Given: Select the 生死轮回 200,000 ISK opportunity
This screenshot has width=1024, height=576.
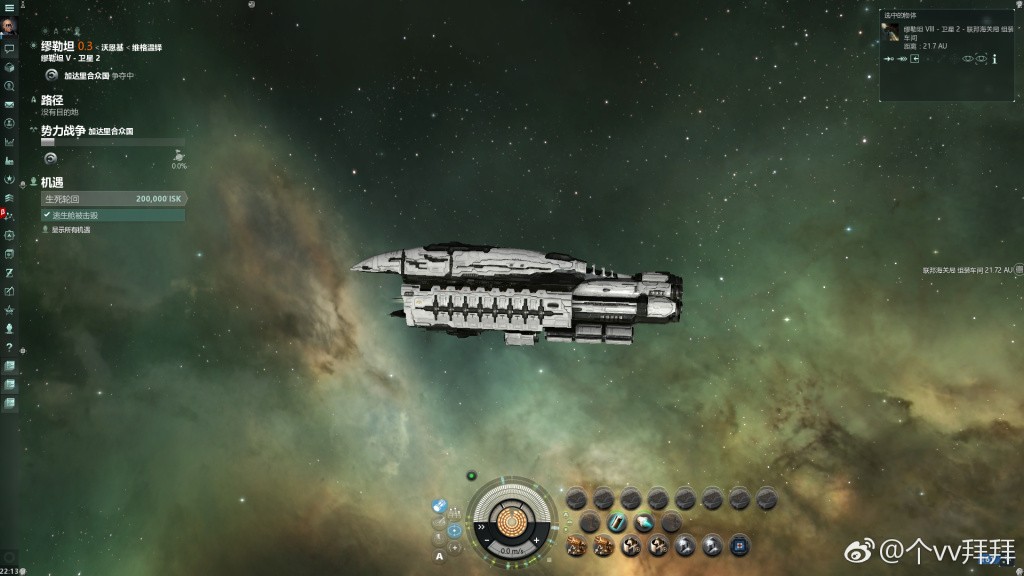Looking at the screenshot, I should pos(112,199).
